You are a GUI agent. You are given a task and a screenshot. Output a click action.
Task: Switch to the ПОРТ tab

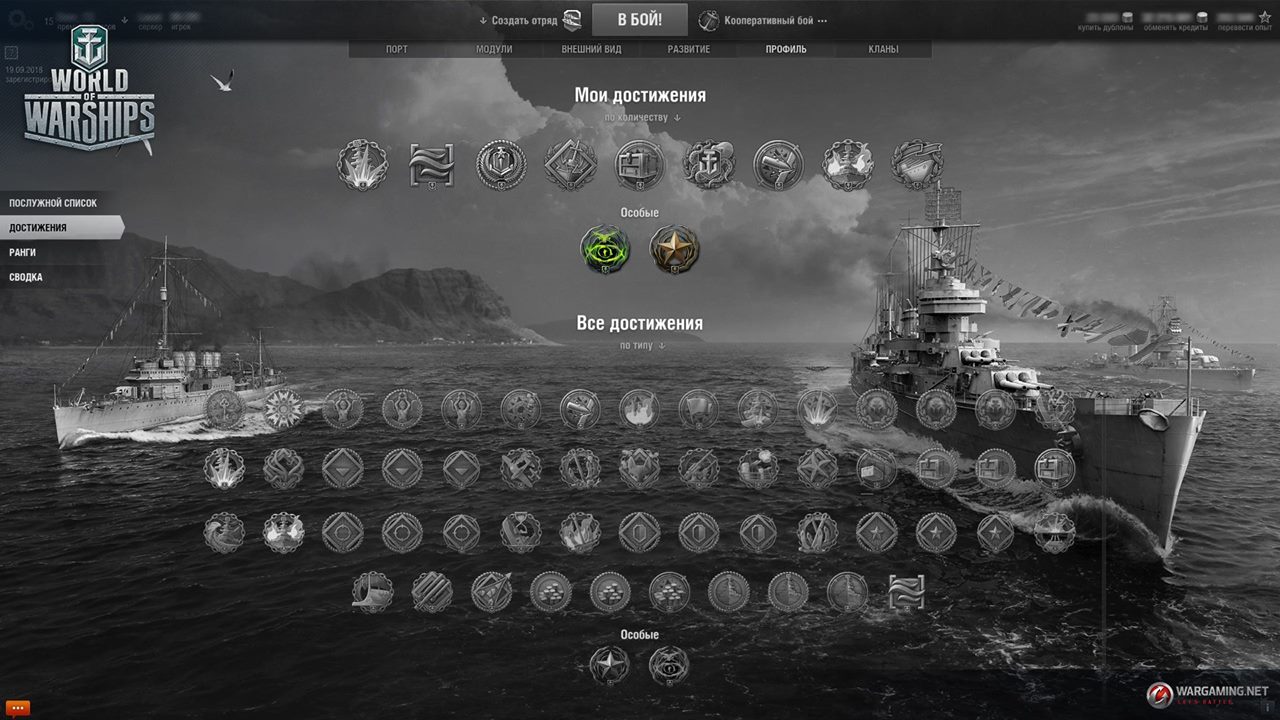click(397, 49)
